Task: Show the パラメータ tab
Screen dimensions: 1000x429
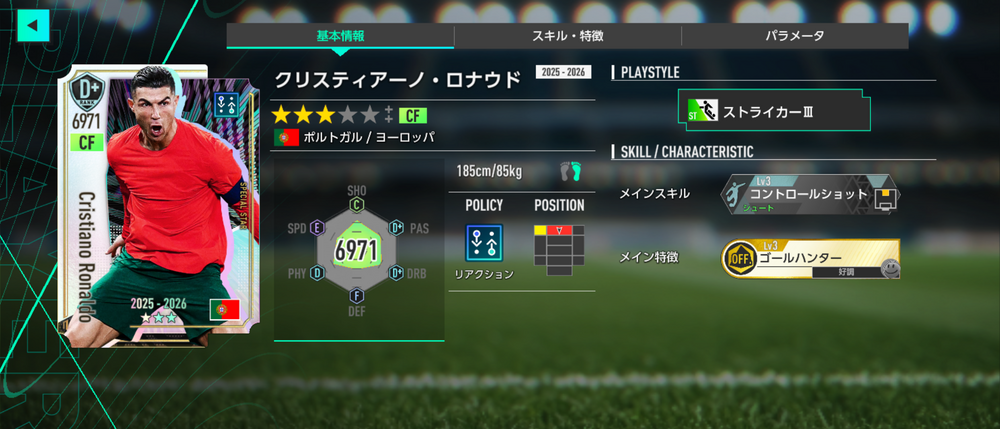Action: (795, 36)
